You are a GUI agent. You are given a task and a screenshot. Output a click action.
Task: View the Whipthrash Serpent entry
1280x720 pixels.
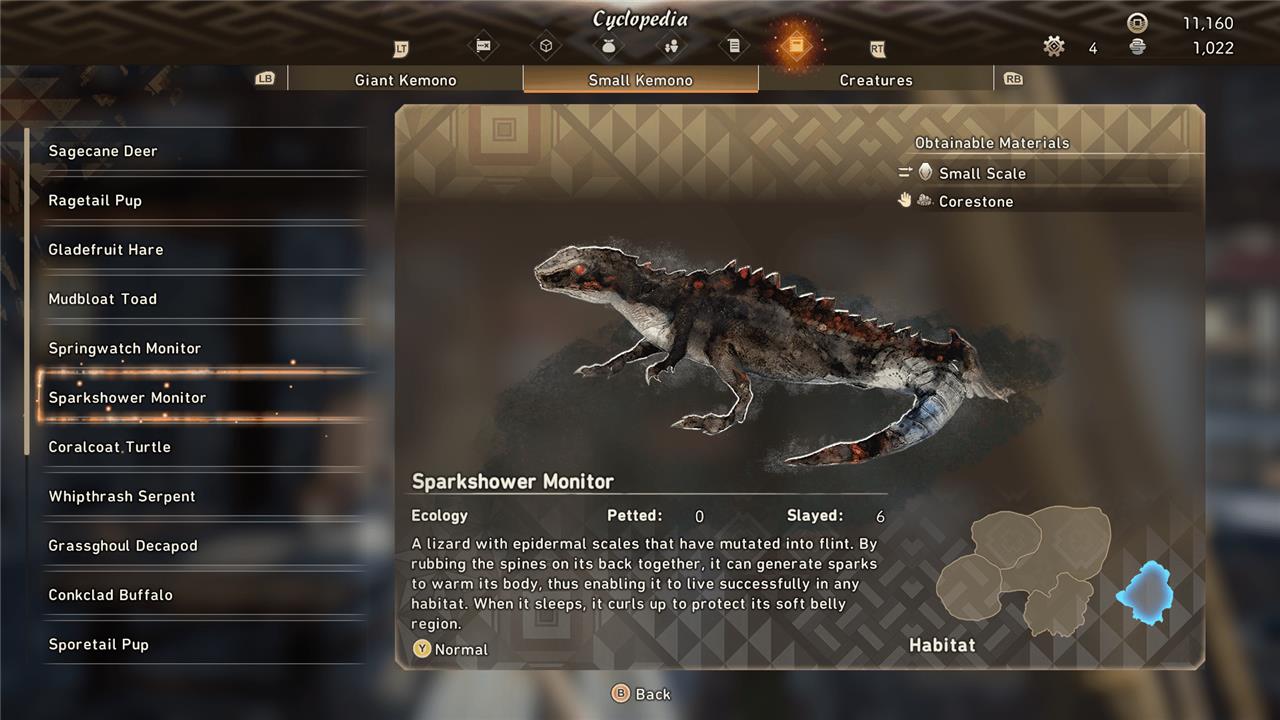122,496
